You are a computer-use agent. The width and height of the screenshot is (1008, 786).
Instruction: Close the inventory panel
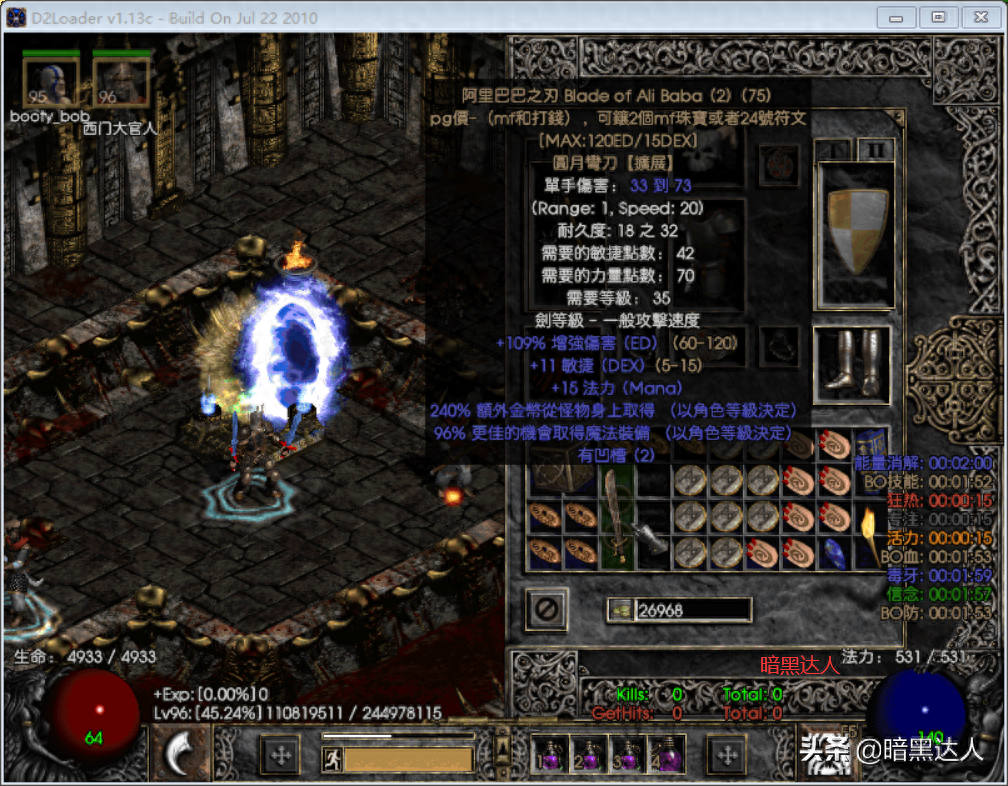coord(547,608)
